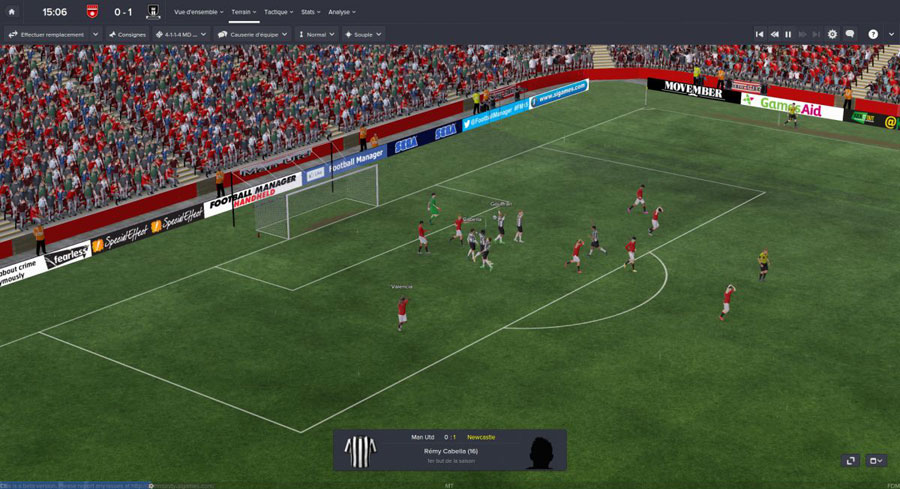Switch to the Terrain view tab

pyautogui.click(x=243, y=12)
